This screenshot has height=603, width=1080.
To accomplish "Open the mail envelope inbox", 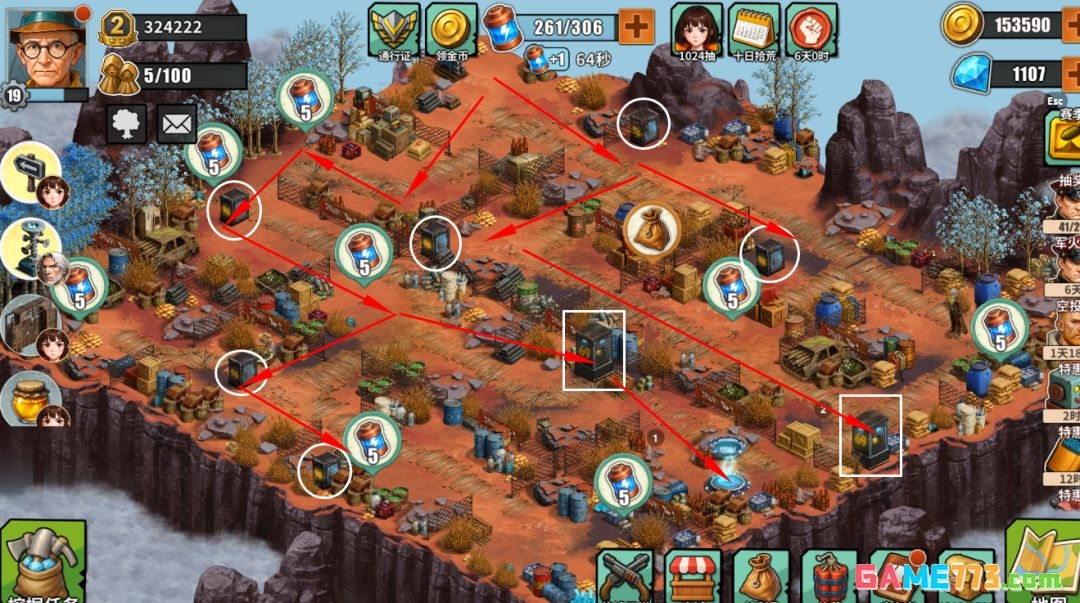I will [177, 124].
